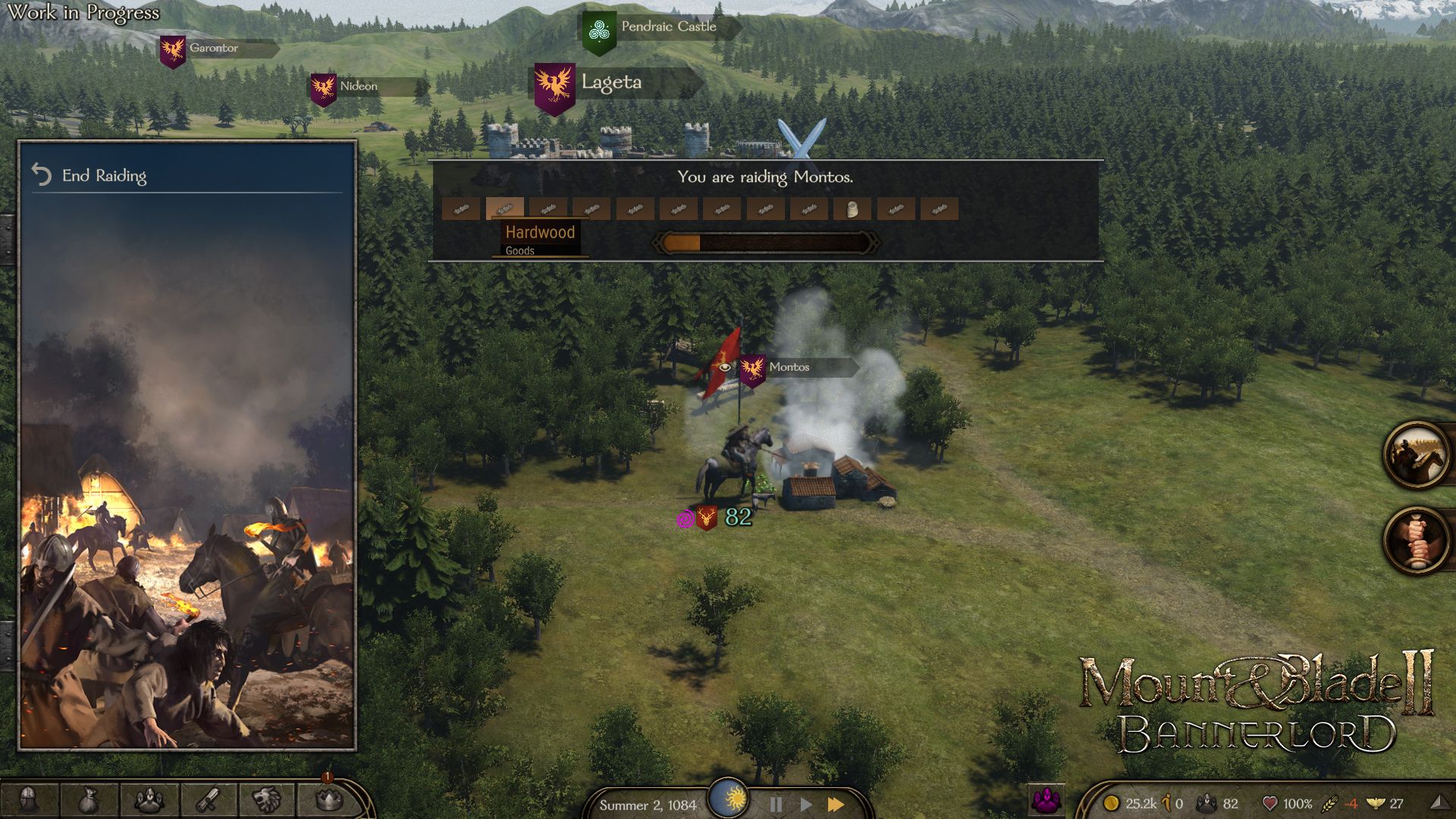
Task: Select the Montos village label
Action: pyautogui.click(x=791, y=367)
